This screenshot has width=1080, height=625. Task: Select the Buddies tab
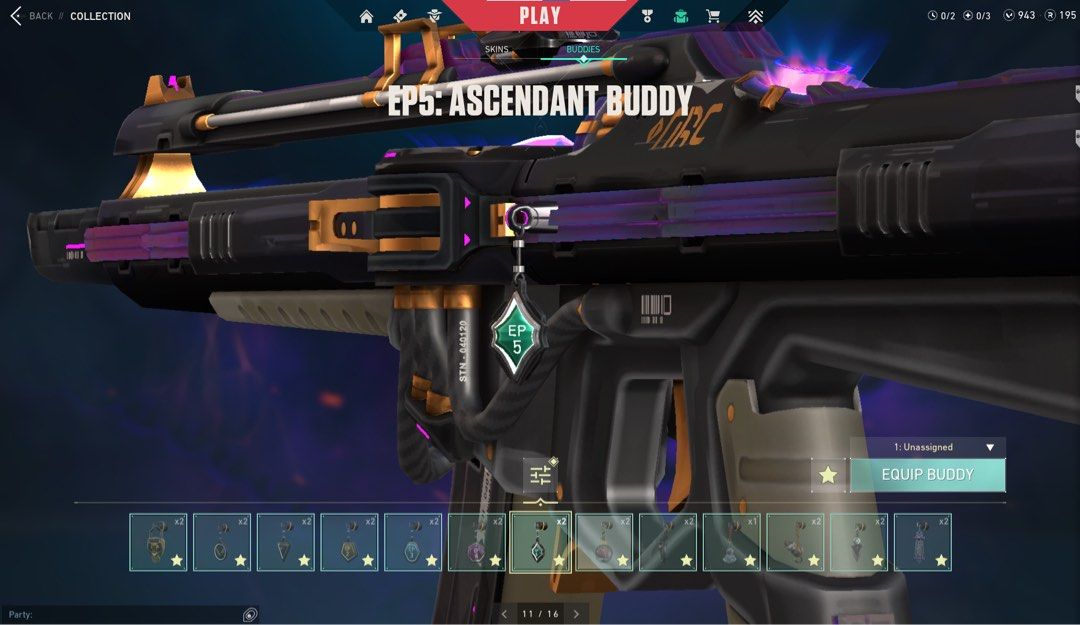583,49
